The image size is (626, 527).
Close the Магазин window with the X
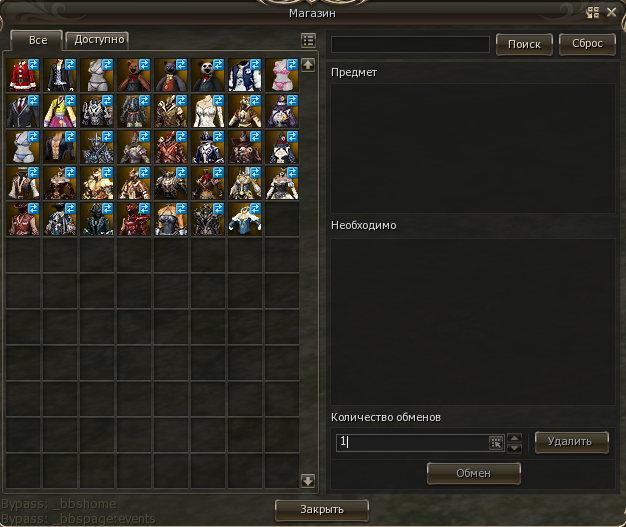pos(612,12)
